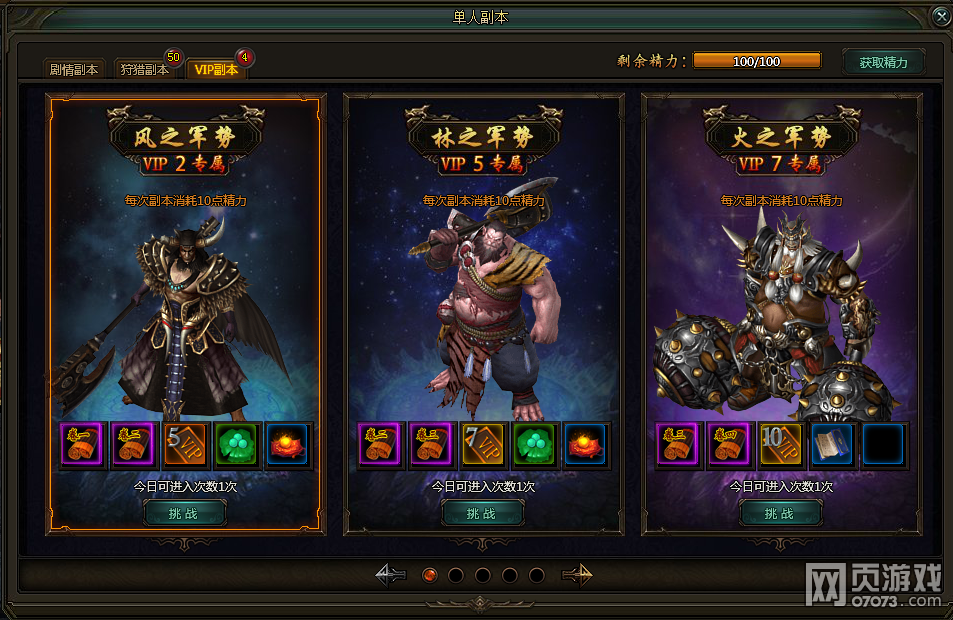The height and width of the screenshot is (620, 953).
Task: Go to the previous dungeon page arrow
Action: click(390, 575)
